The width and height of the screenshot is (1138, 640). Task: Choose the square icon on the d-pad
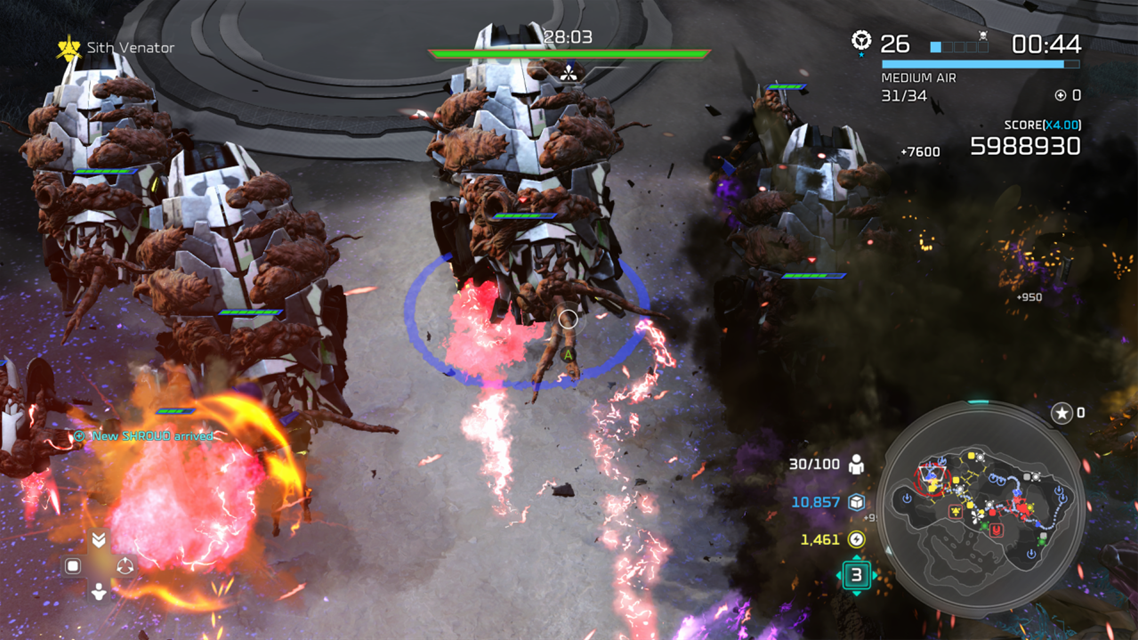[73, 566]
